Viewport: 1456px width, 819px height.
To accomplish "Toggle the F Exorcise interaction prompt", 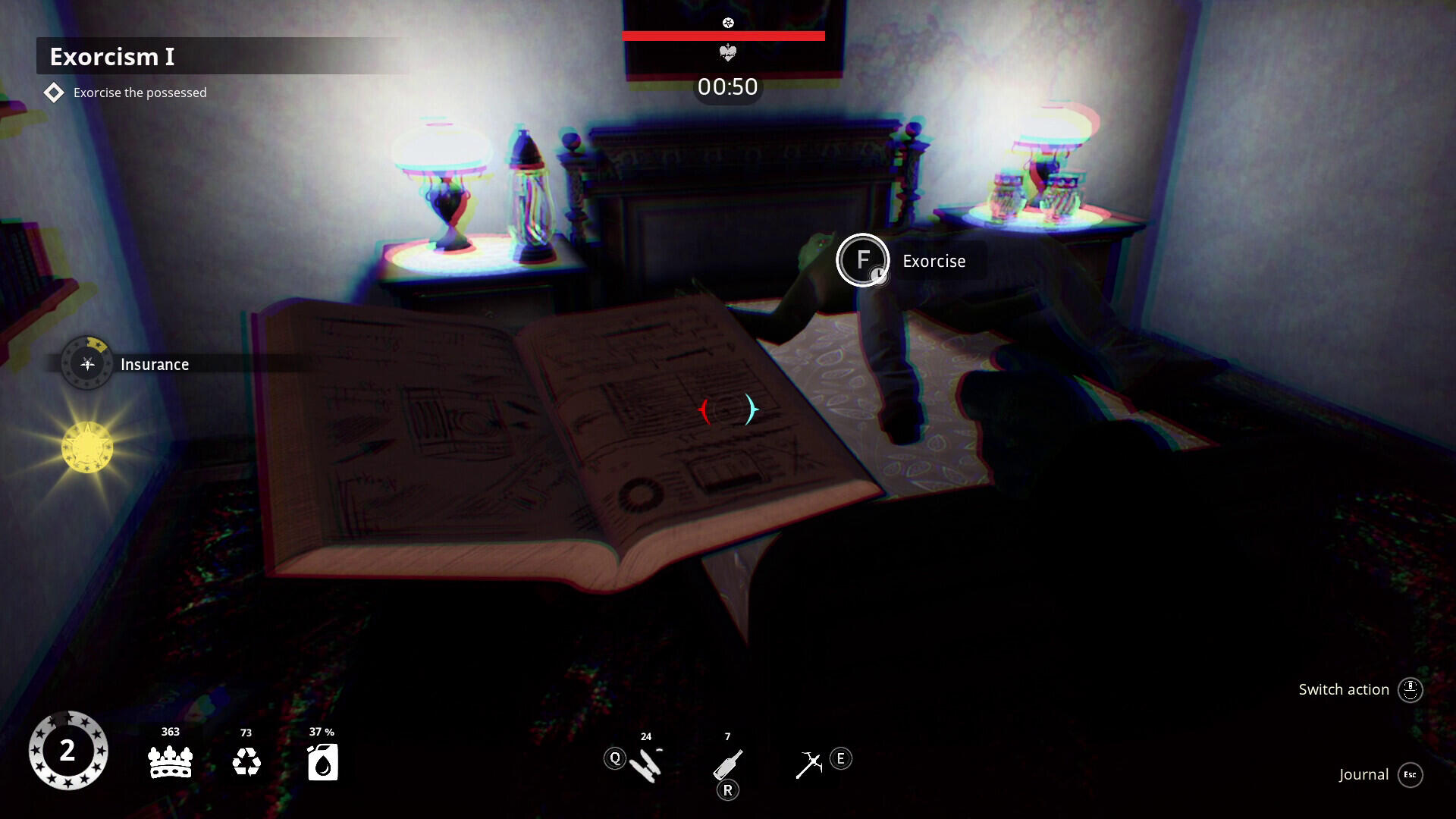I will [x=863, y=259].
